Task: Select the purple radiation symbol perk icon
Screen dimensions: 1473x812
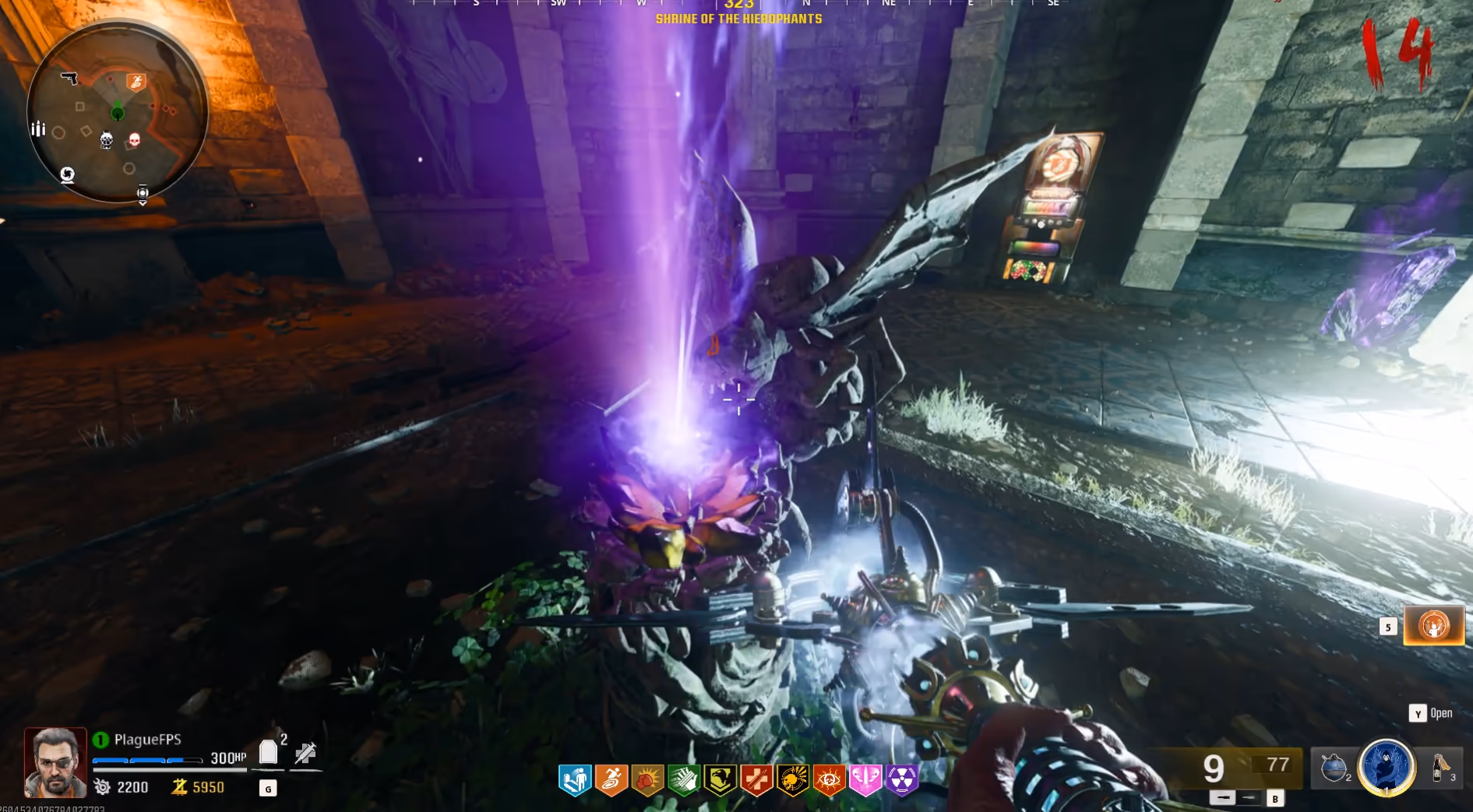Action: pyautogui.click(x=902, y=779)
